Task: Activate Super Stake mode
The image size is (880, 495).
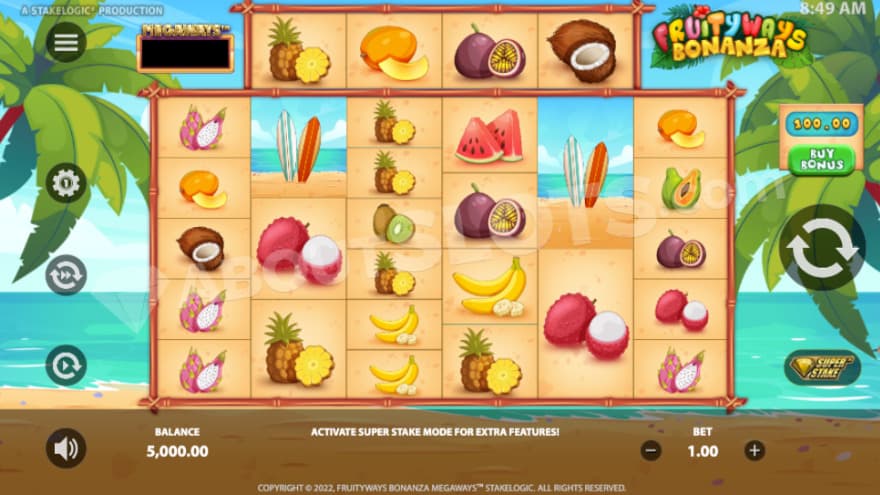Action: point(821,366)
